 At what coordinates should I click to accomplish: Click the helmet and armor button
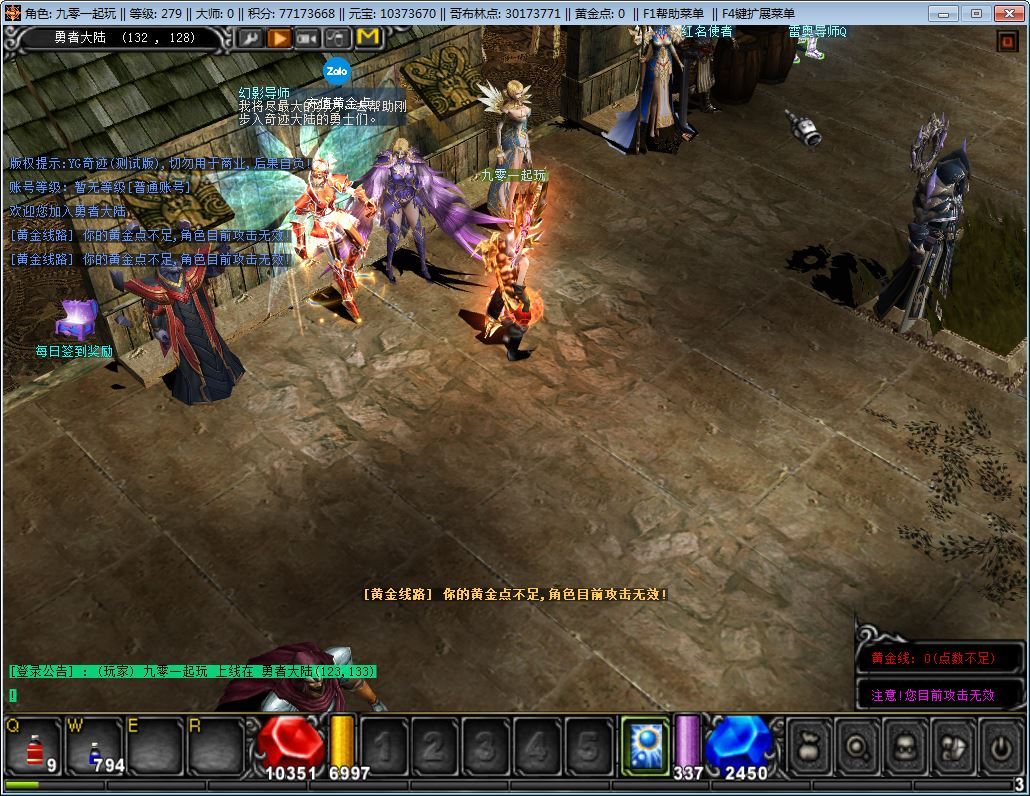coord(954,746)
